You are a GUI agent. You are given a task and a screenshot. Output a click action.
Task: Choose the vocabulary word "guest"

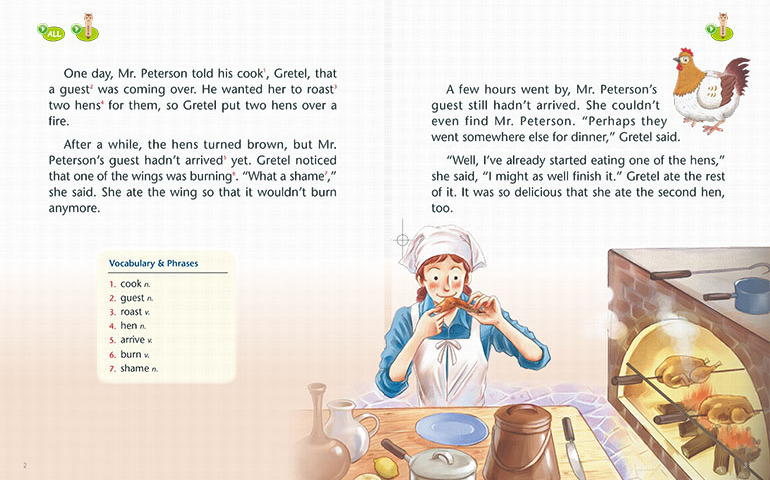coord(132,298)
